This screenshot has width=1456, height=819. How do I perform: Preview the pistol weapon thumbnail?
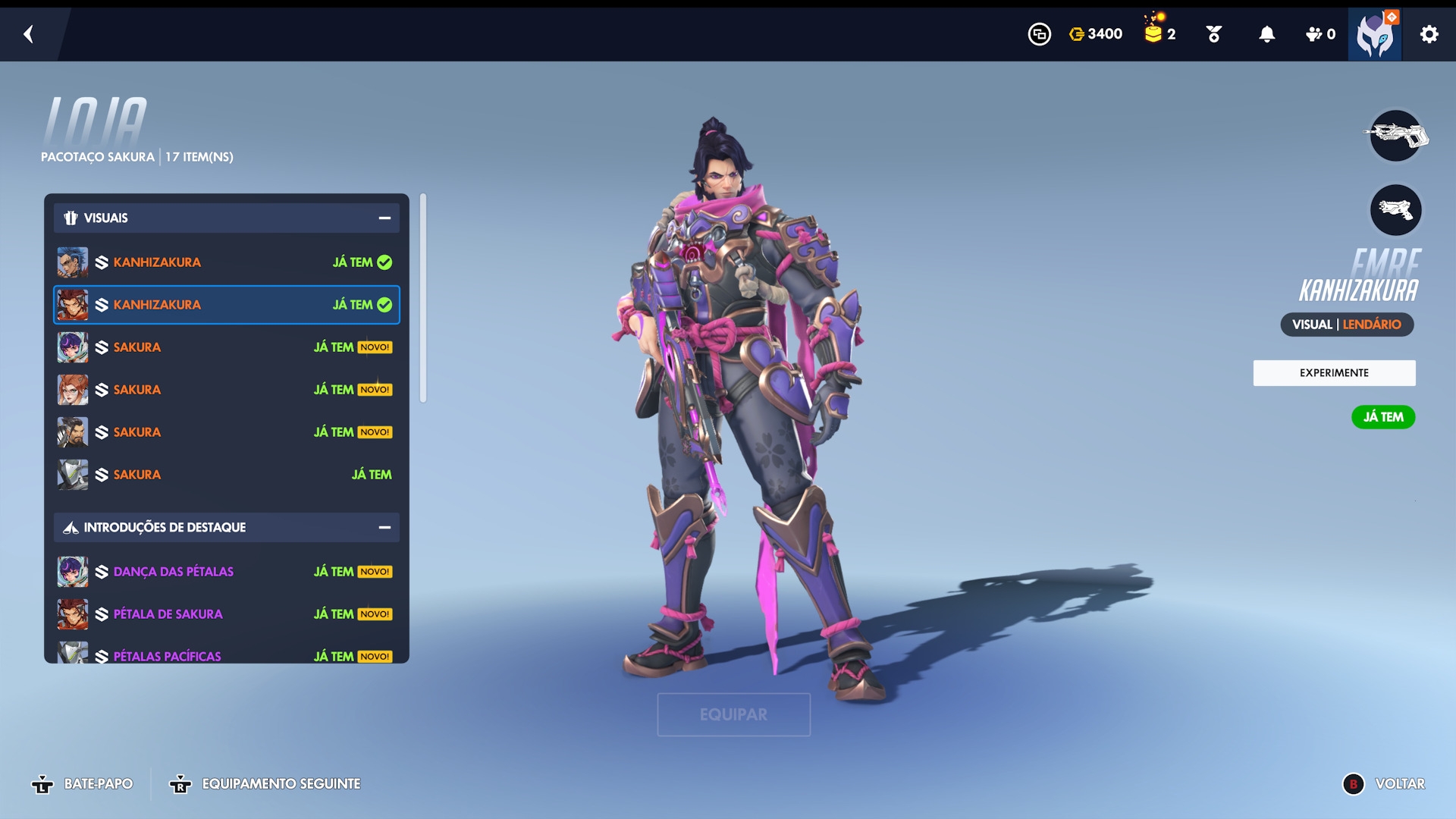click(x=1395, y=210)
